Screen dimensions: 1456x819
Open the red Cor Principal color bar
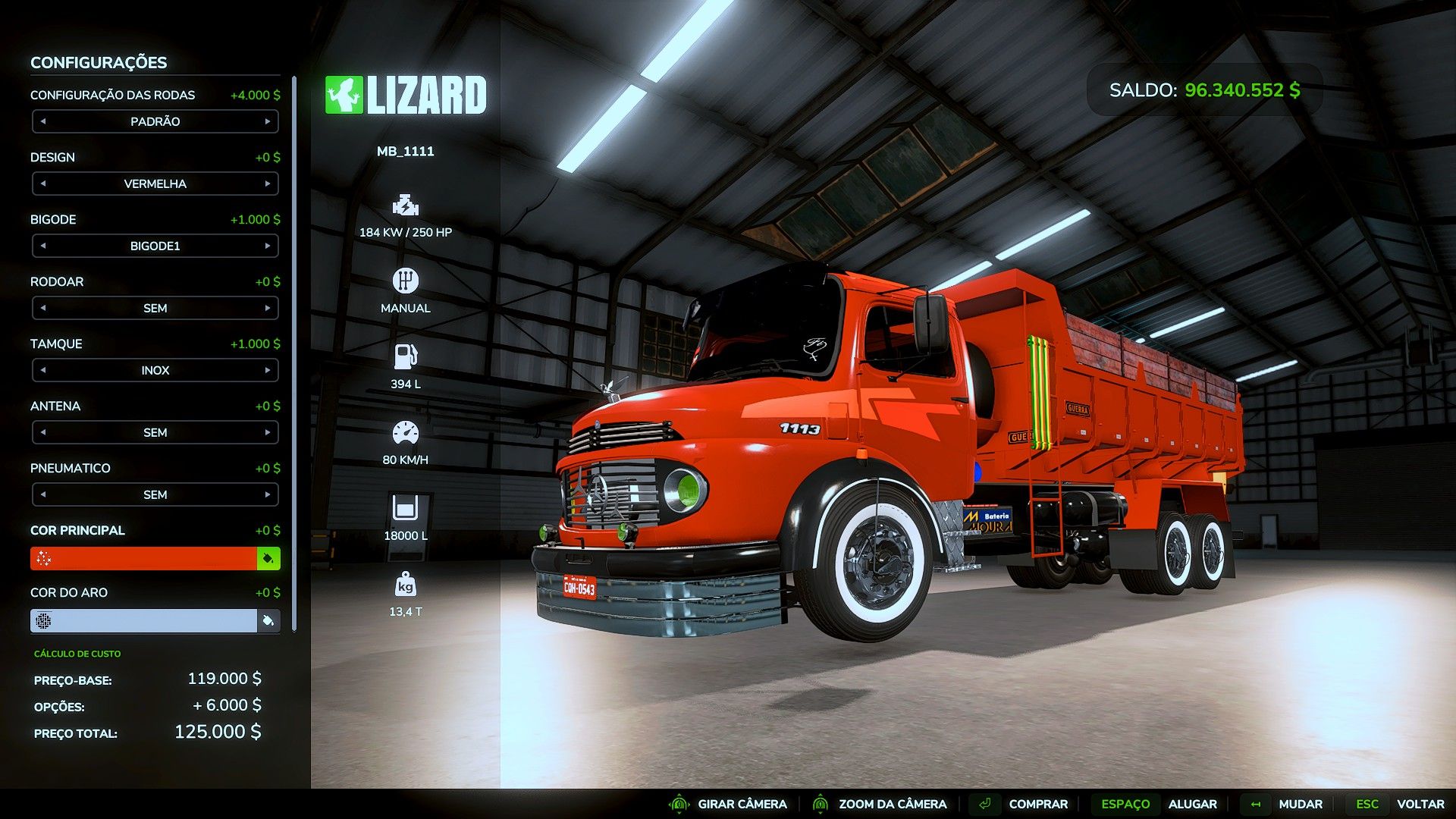[x=144, y=559]
